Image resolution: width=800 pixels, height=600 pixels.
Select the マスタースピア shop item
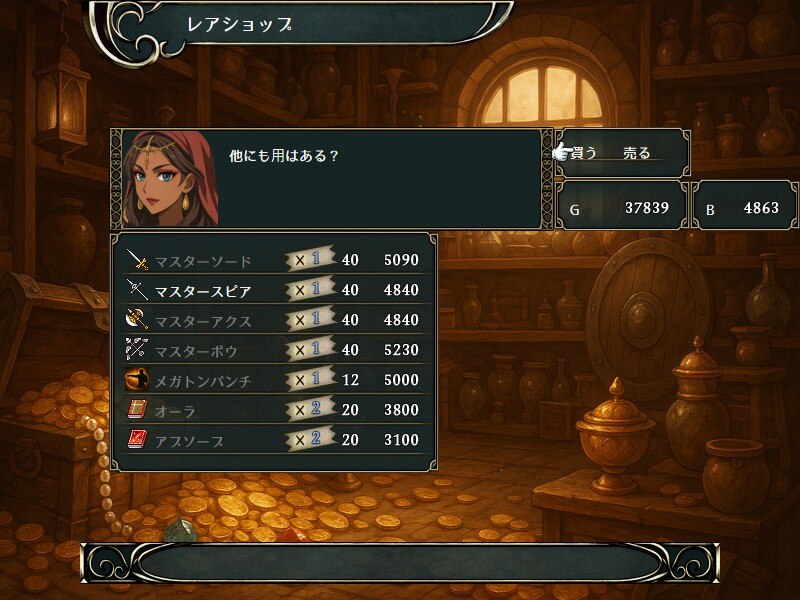coord(272,291)
